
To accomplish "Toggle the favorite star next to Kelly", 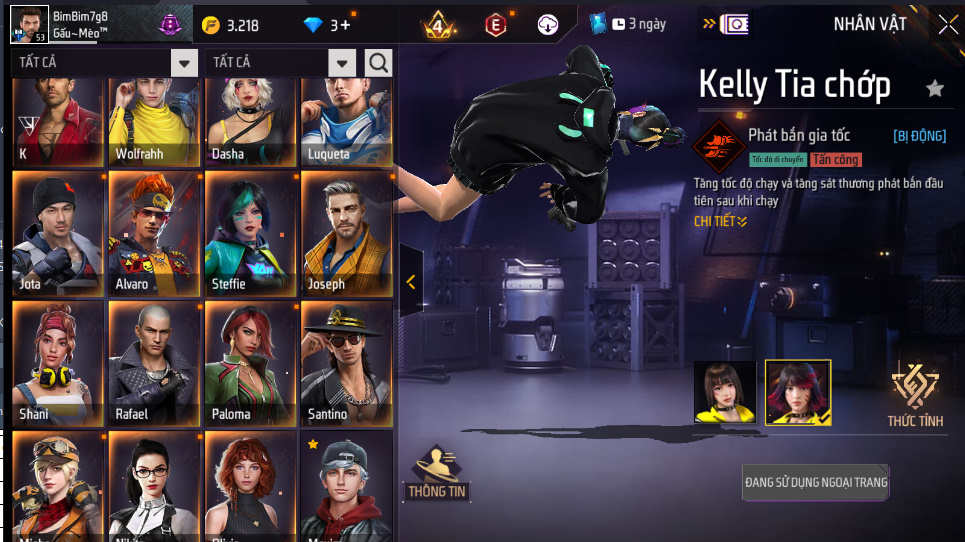I will 935,89.
